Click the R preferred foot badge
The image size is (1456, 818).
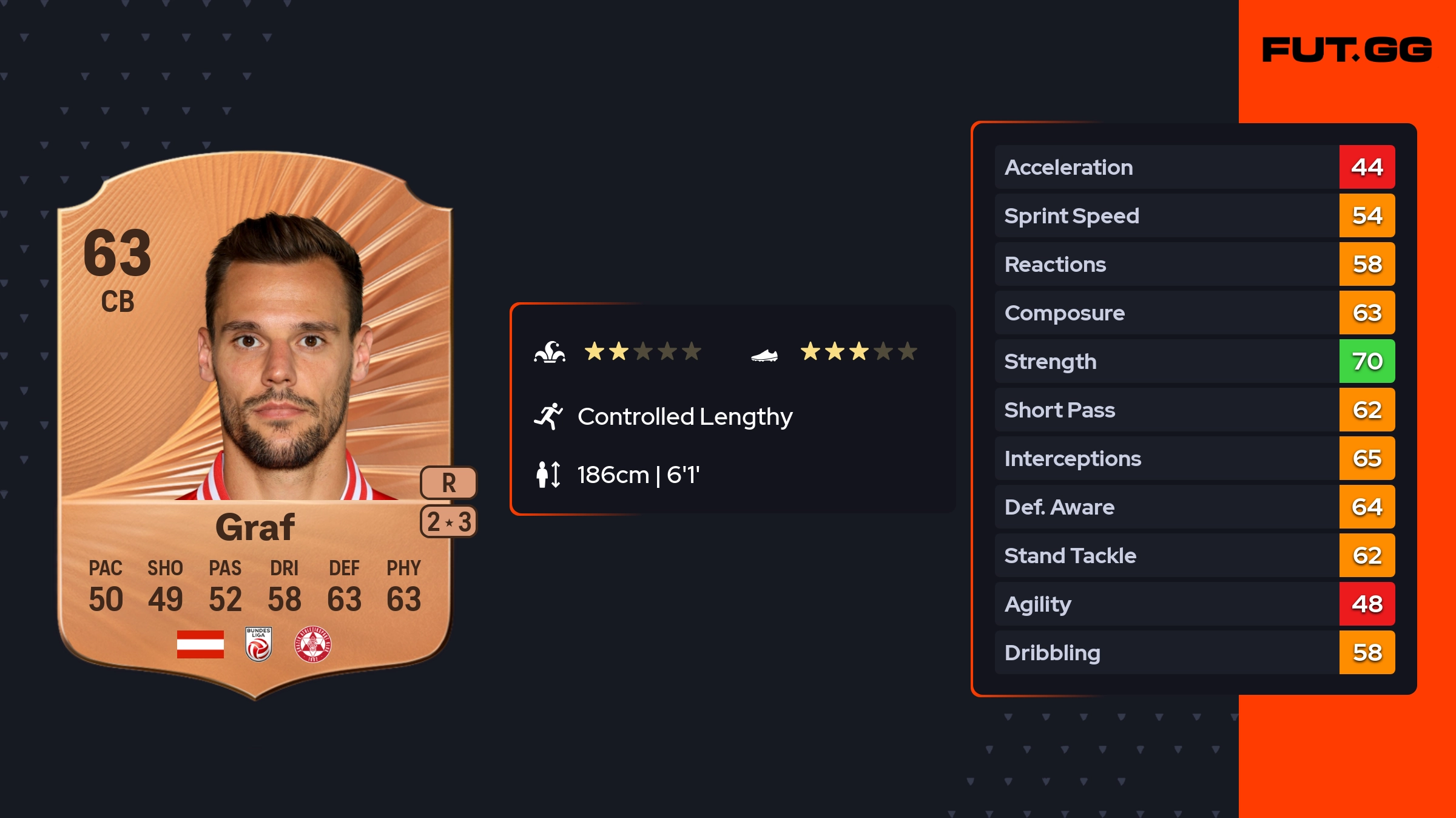(x=448, y=483)
